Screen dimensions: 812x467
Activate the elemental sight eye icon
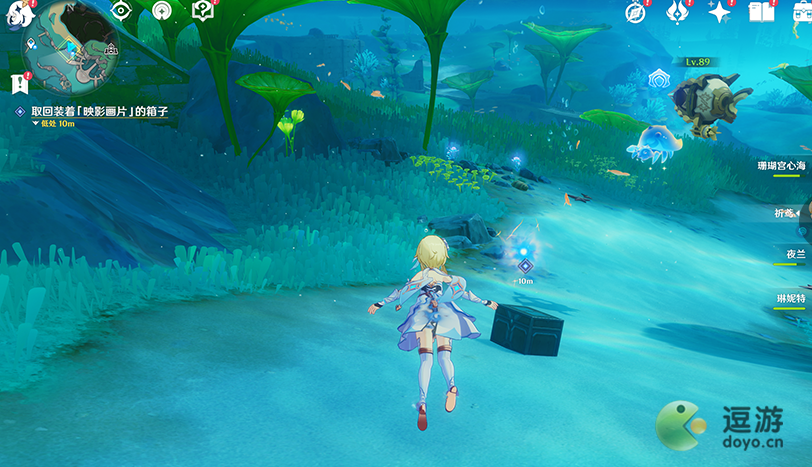[121, 10]
